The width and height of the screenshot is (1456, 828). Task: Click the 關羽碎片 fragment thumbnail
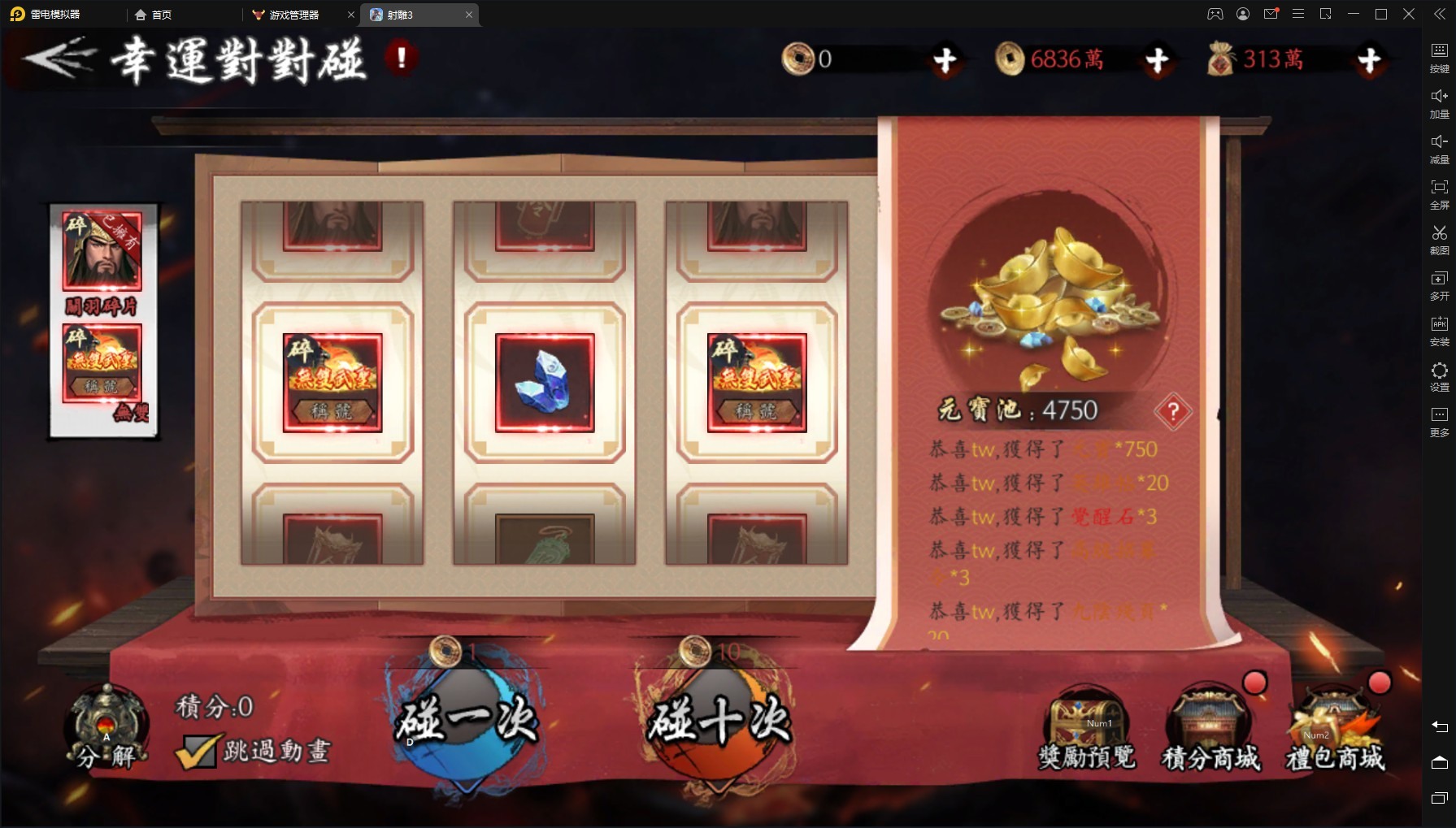coord(102,252)
